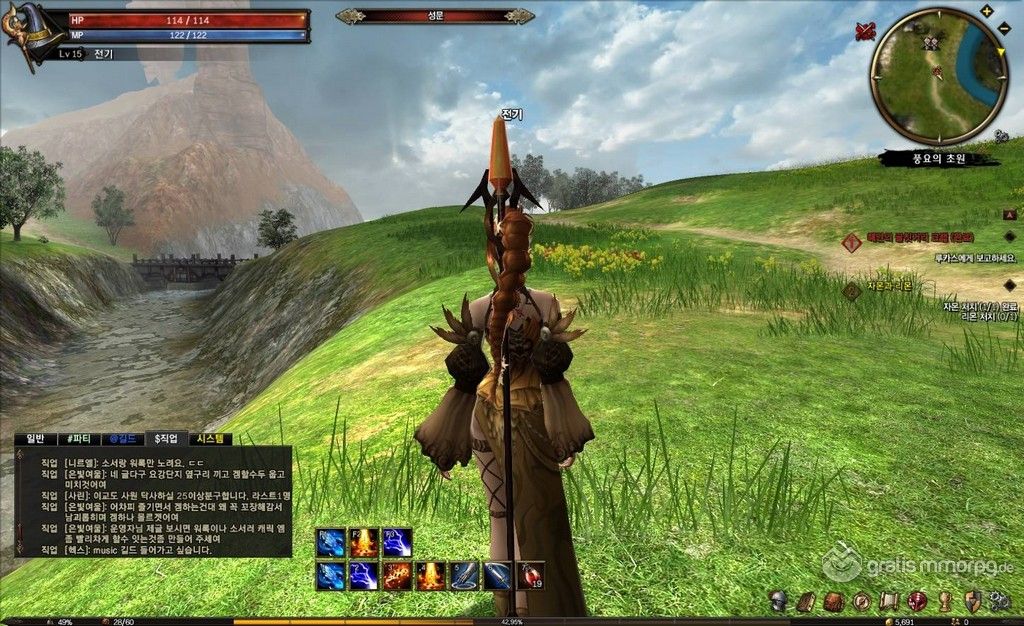Show the 시스템 system message tab
The width and height of the screenshot is (1024, 626).
212,438
